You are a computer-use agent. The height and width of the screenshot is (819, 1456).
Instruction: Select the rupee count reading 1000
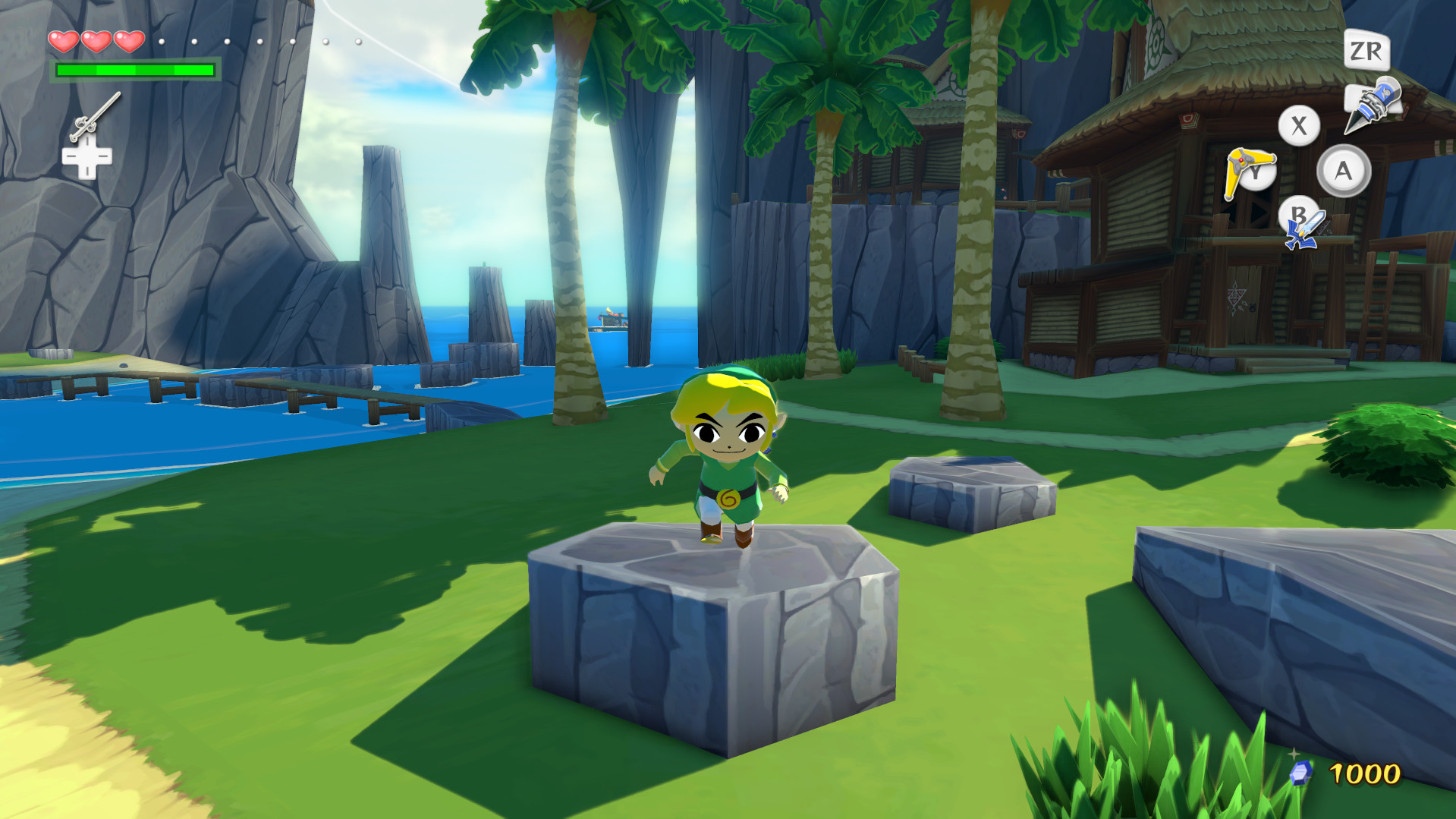click(1366, 772)
